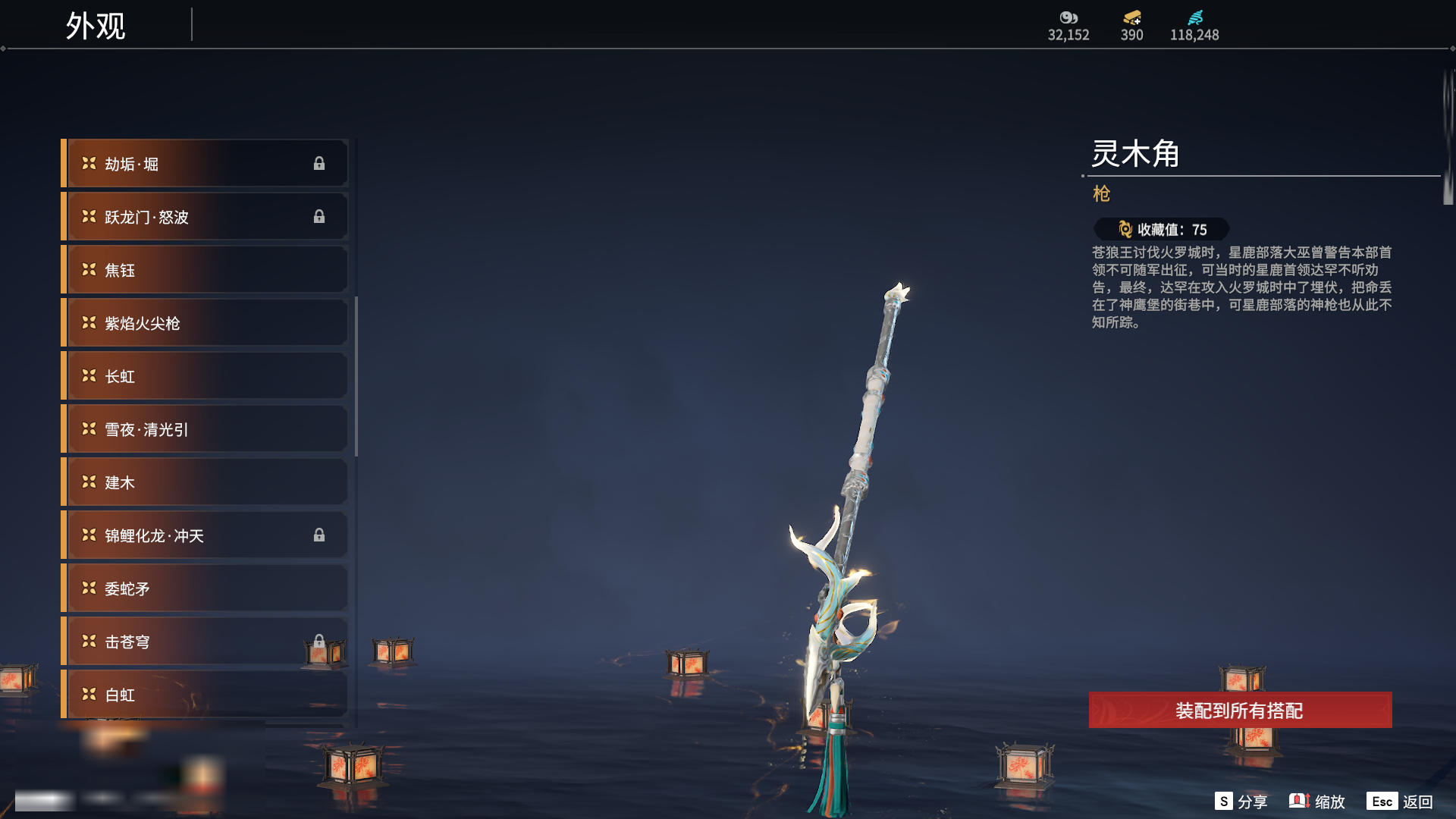Select the 劫垢·堀 spear skin
1456x819 pixels.
(205, 164)
